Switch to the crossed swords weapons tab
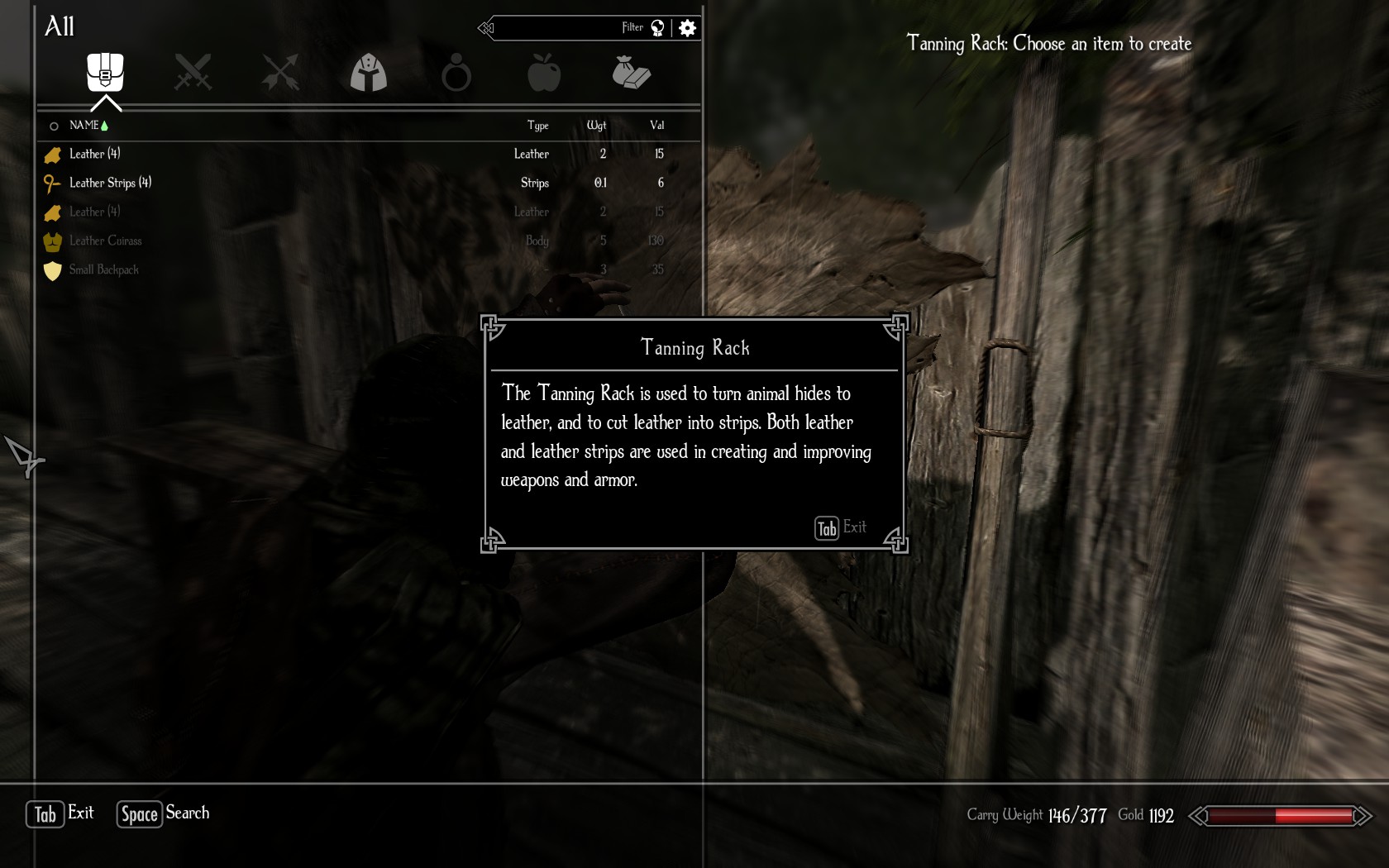 click(193, 73)
